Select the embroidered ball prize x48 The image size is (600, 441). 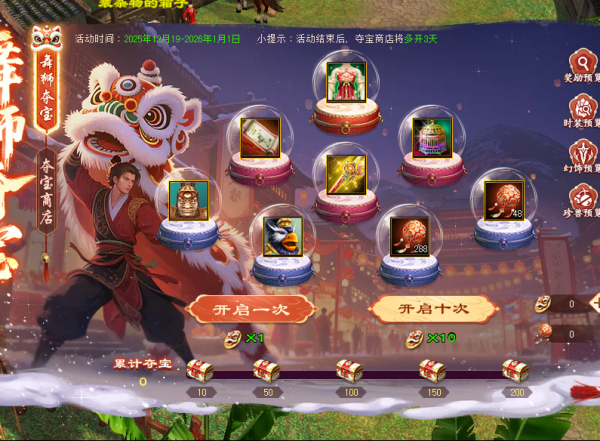[x=503, y=200]
